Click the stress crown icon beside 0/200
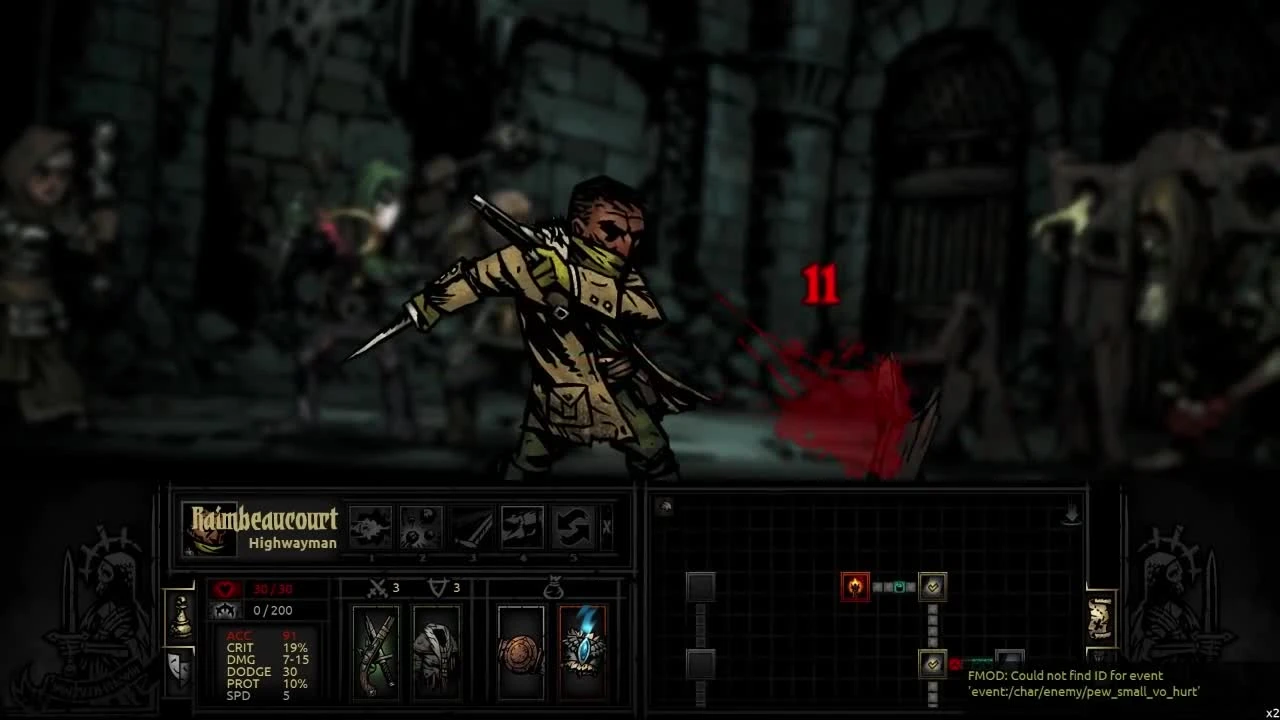 point(226,611)
